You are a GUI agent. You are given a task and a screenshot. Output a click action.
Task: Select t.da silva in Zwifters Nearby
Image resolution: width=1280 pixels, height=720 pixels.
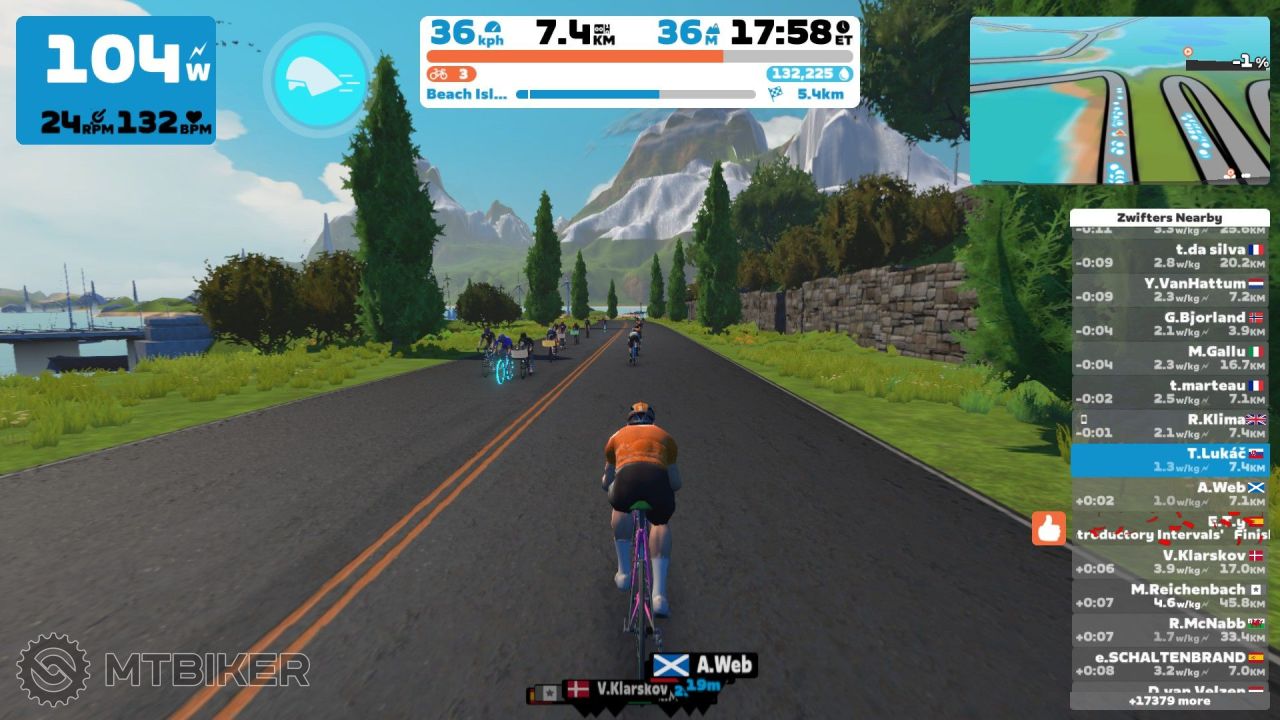tap(1170, 256)
